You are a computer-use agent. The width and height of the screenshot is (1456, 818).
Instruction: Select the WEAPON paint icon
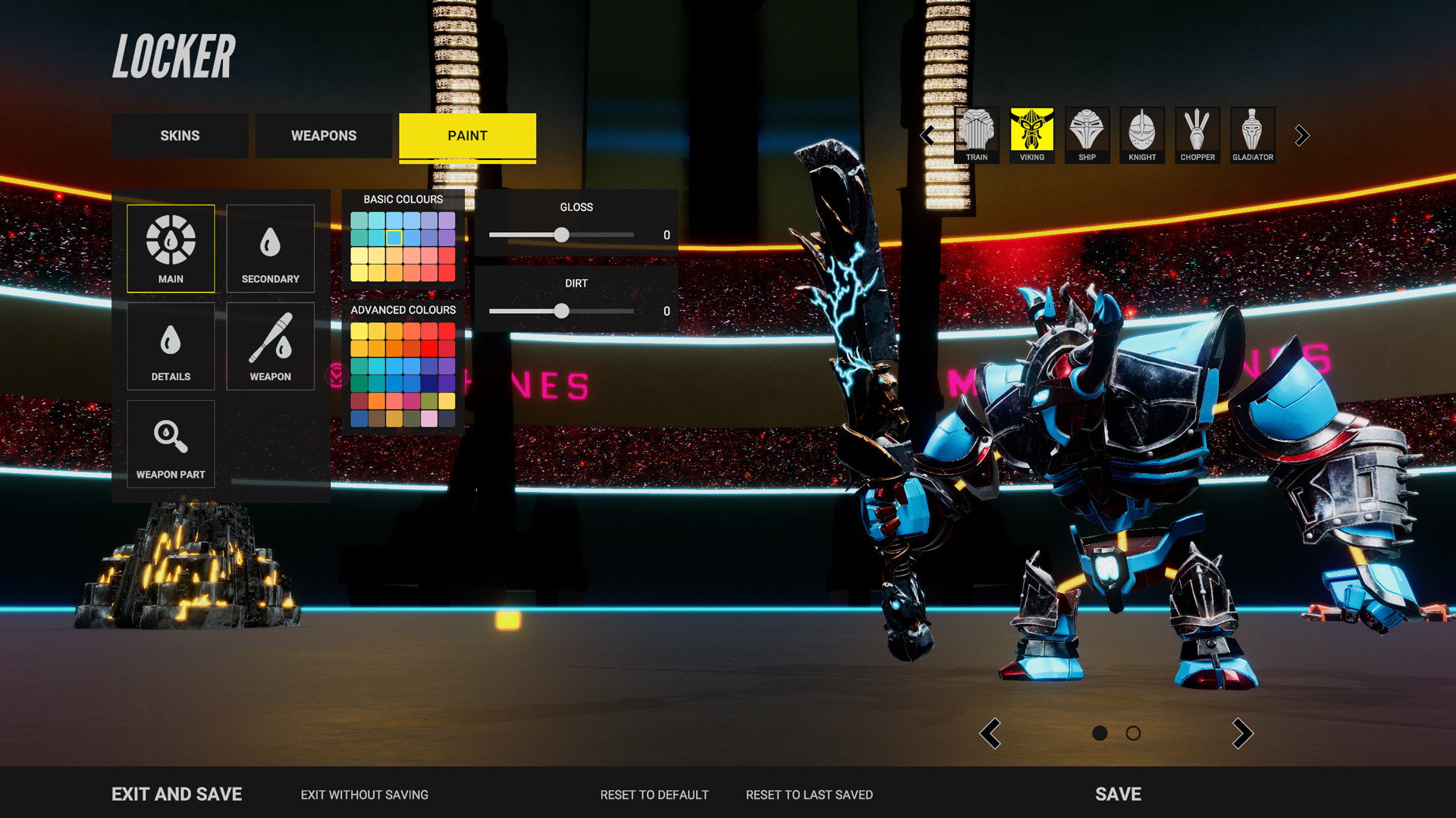[x=270, y=346]
